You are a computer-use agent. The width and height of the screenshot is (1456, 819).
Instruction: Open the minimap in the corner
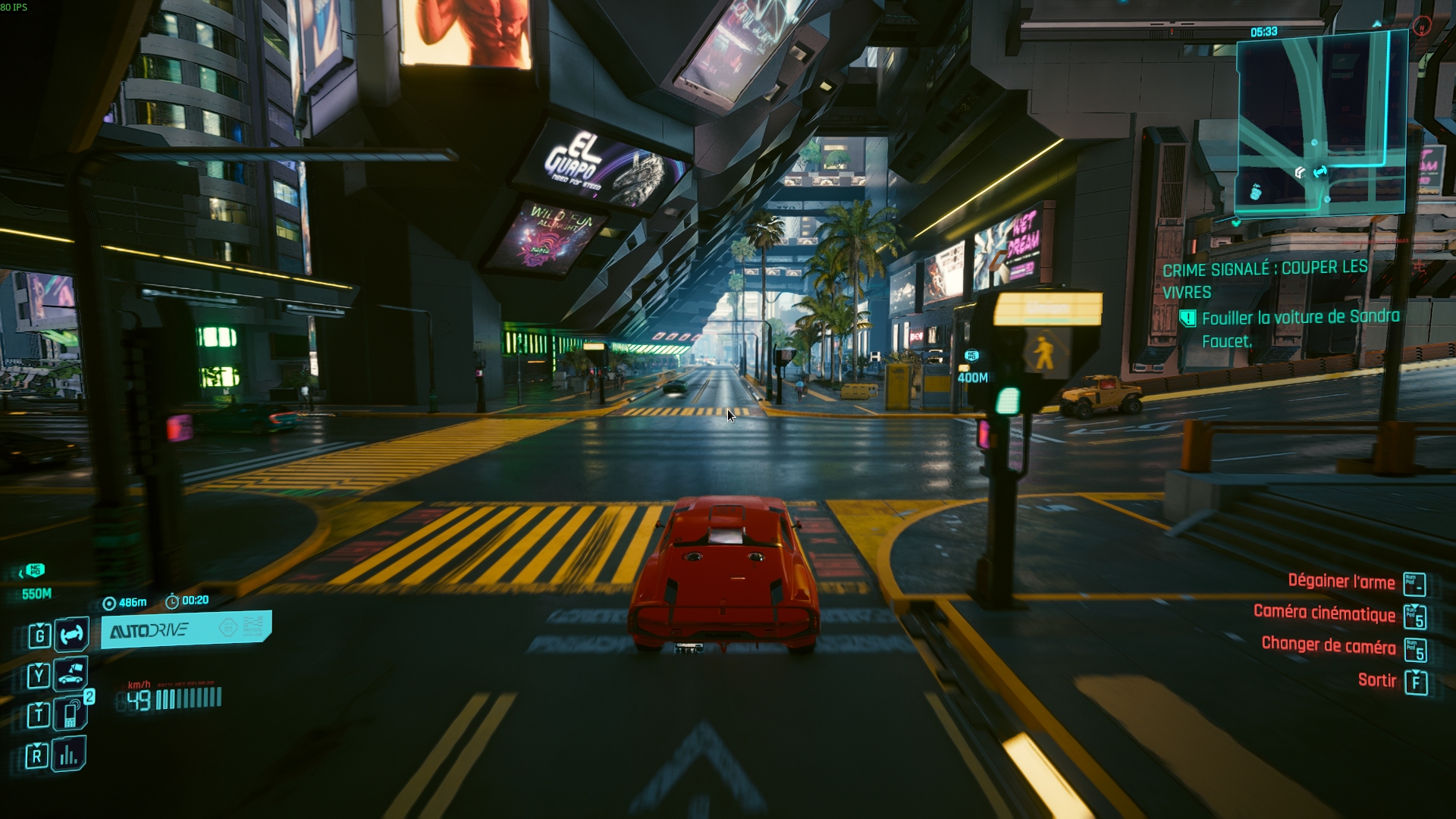click(1321, 123)
